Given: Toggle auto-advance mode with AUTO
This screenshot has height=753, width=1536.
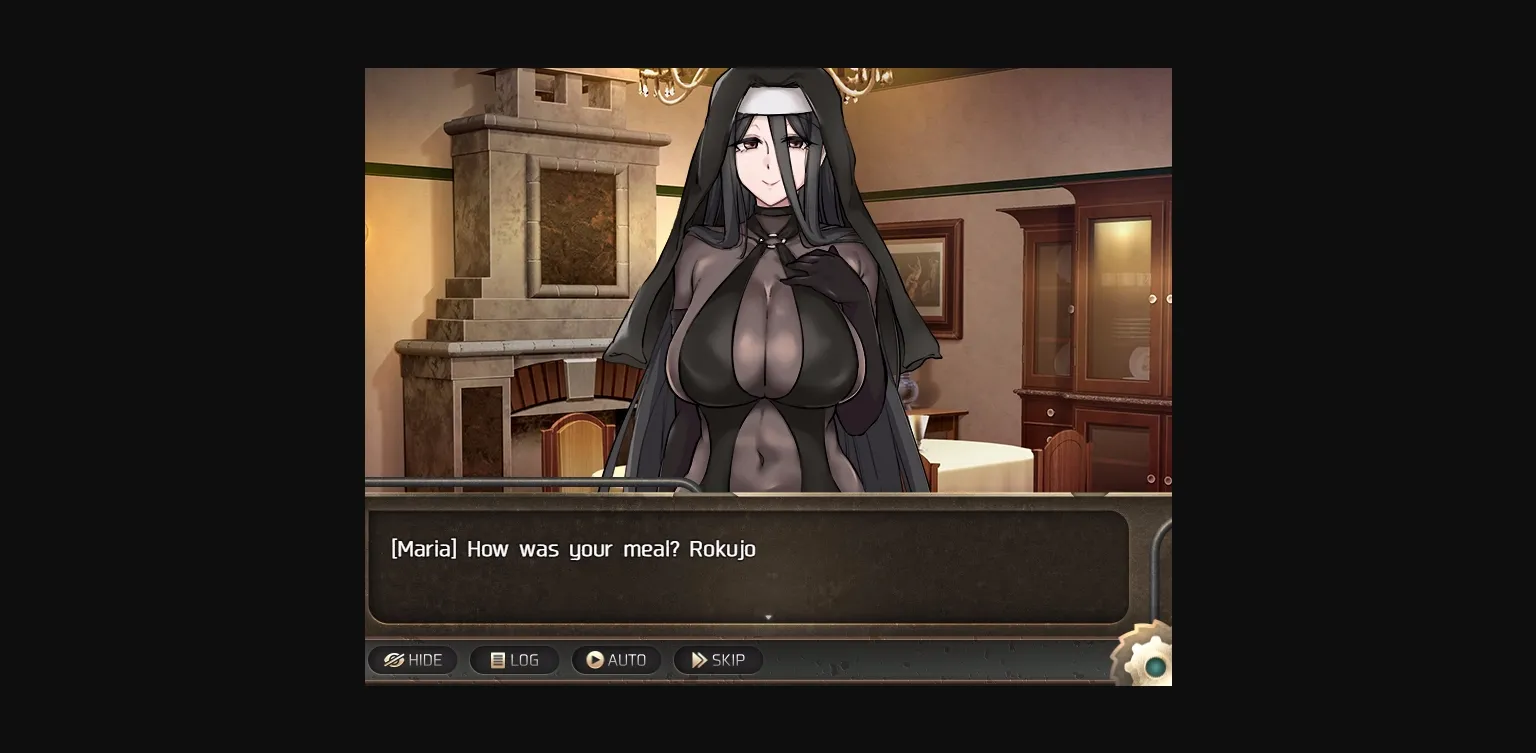Looking at the screenshot, I should (617, 660).
